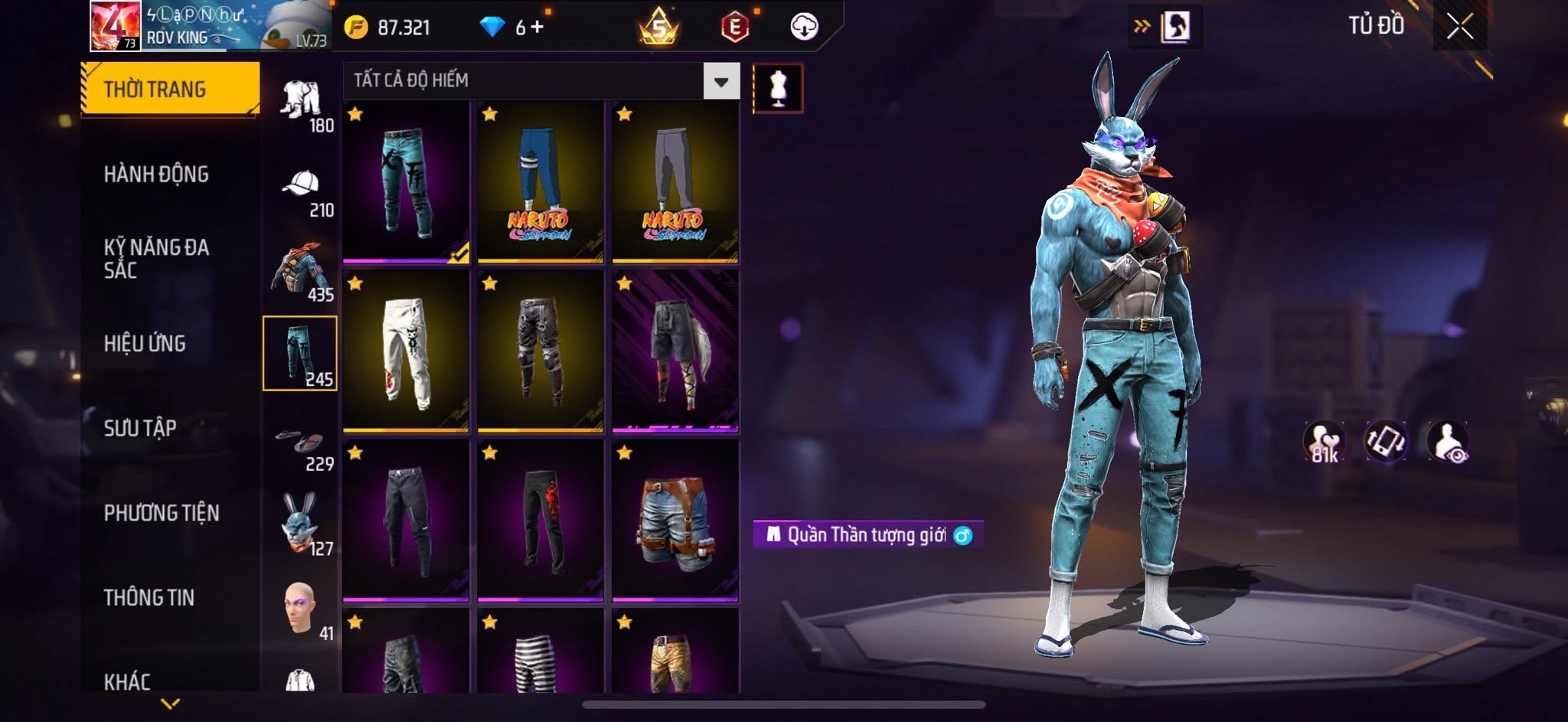Close the wardrobe with the X button
The image size is (1568, 722).
[1459, 28]
